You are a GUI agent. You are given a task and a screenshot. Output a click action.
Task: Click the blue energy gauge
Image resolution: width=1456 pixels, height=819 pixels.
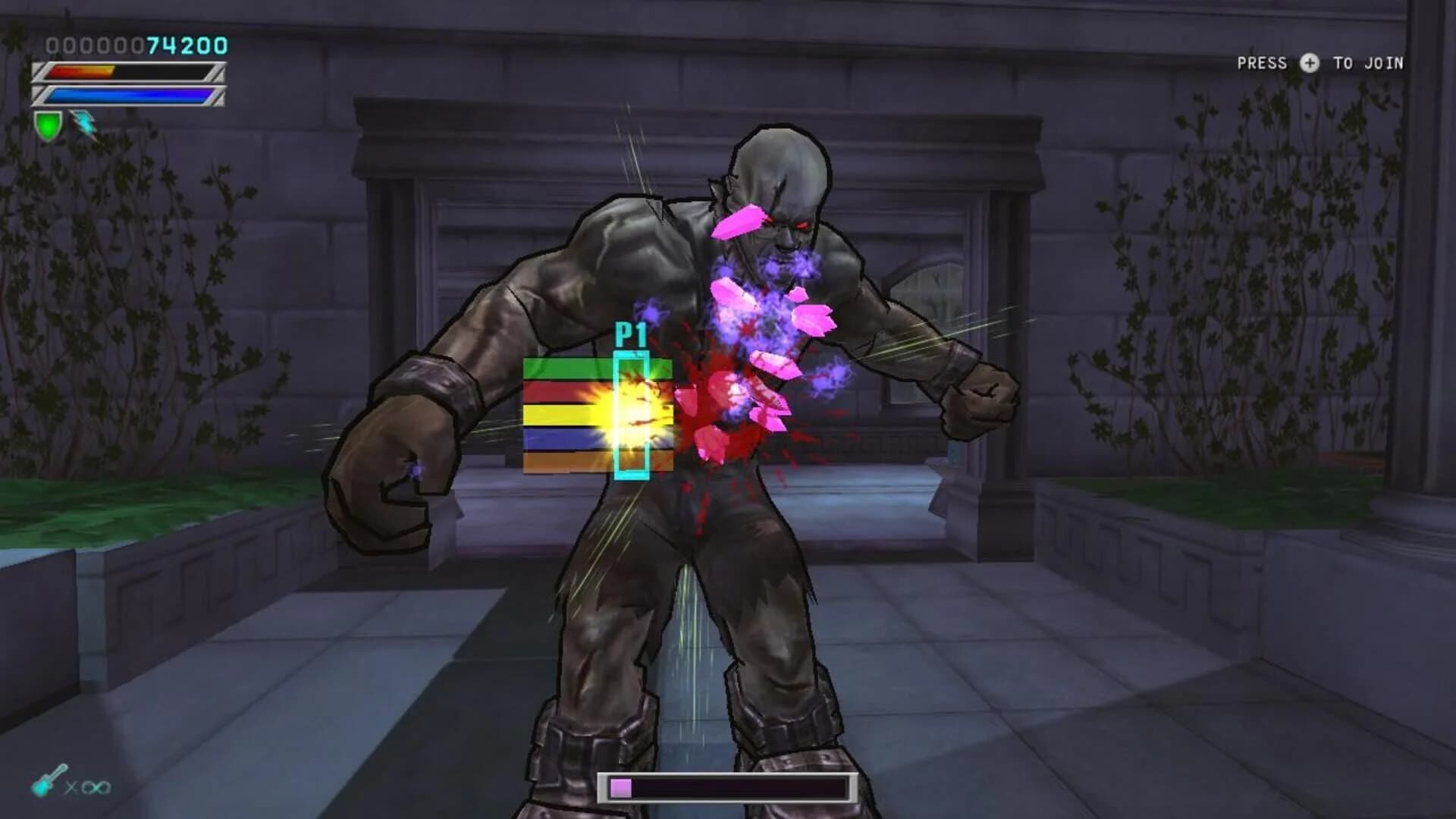(x=127, y=96)
